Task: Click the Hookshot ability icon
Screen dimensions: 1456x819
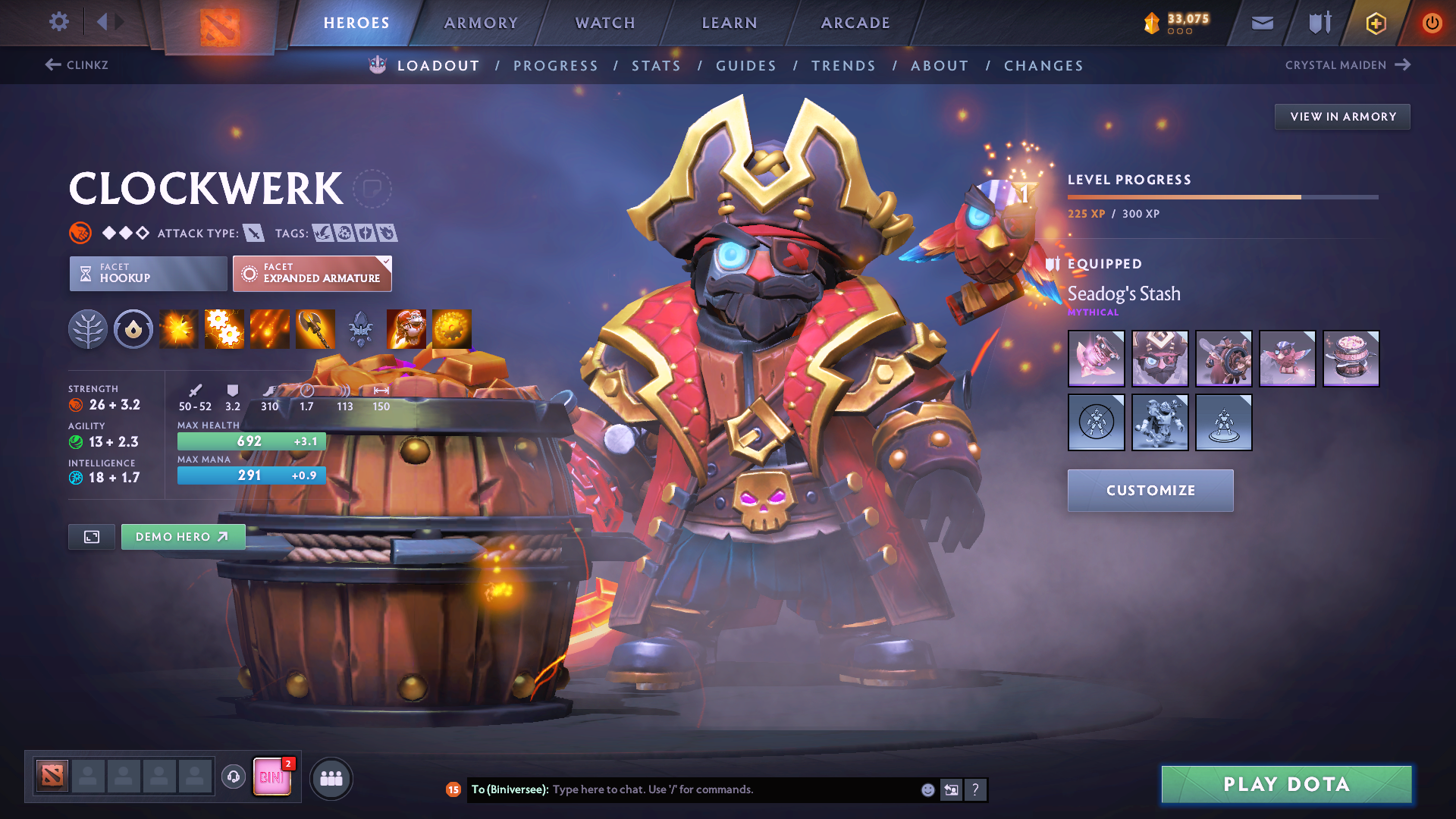Action: tap(315, 329)
